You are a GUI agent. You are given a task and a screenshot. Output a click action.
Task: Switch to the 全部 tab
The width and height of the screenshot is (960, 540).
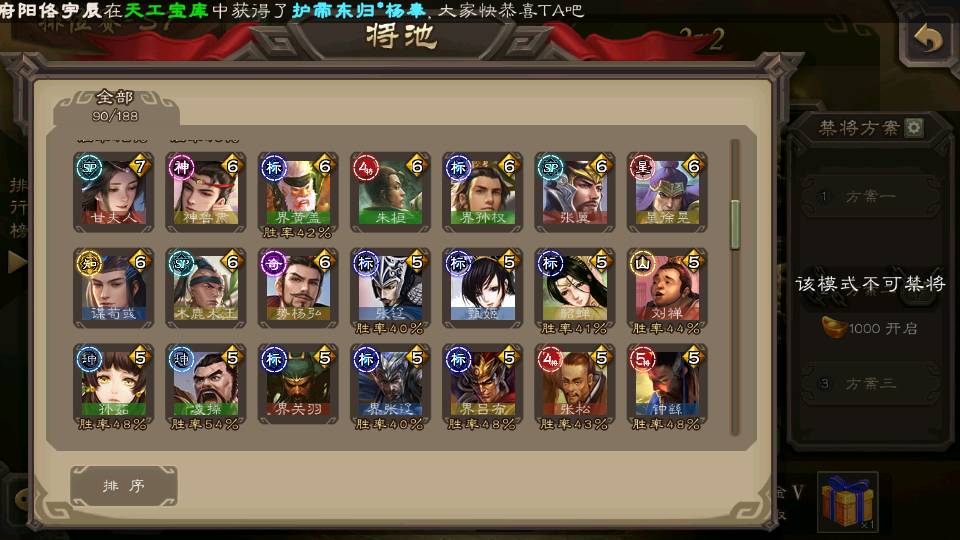pos(115,104)
